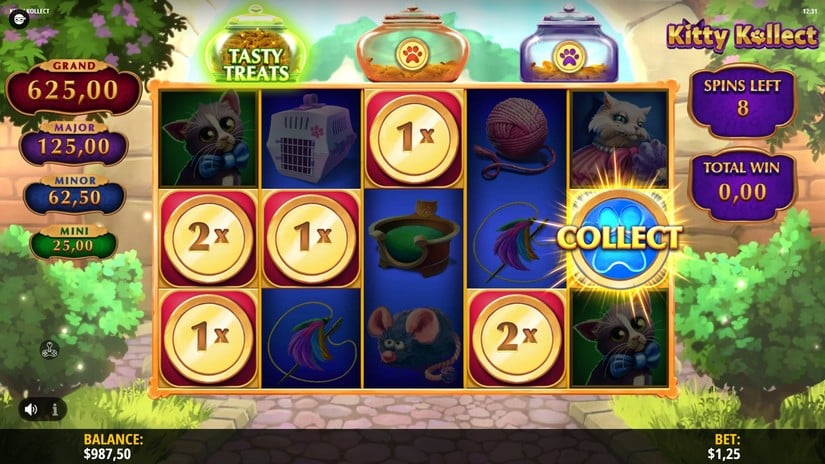Click the joystick icon beside the reels

coord(49,350)
